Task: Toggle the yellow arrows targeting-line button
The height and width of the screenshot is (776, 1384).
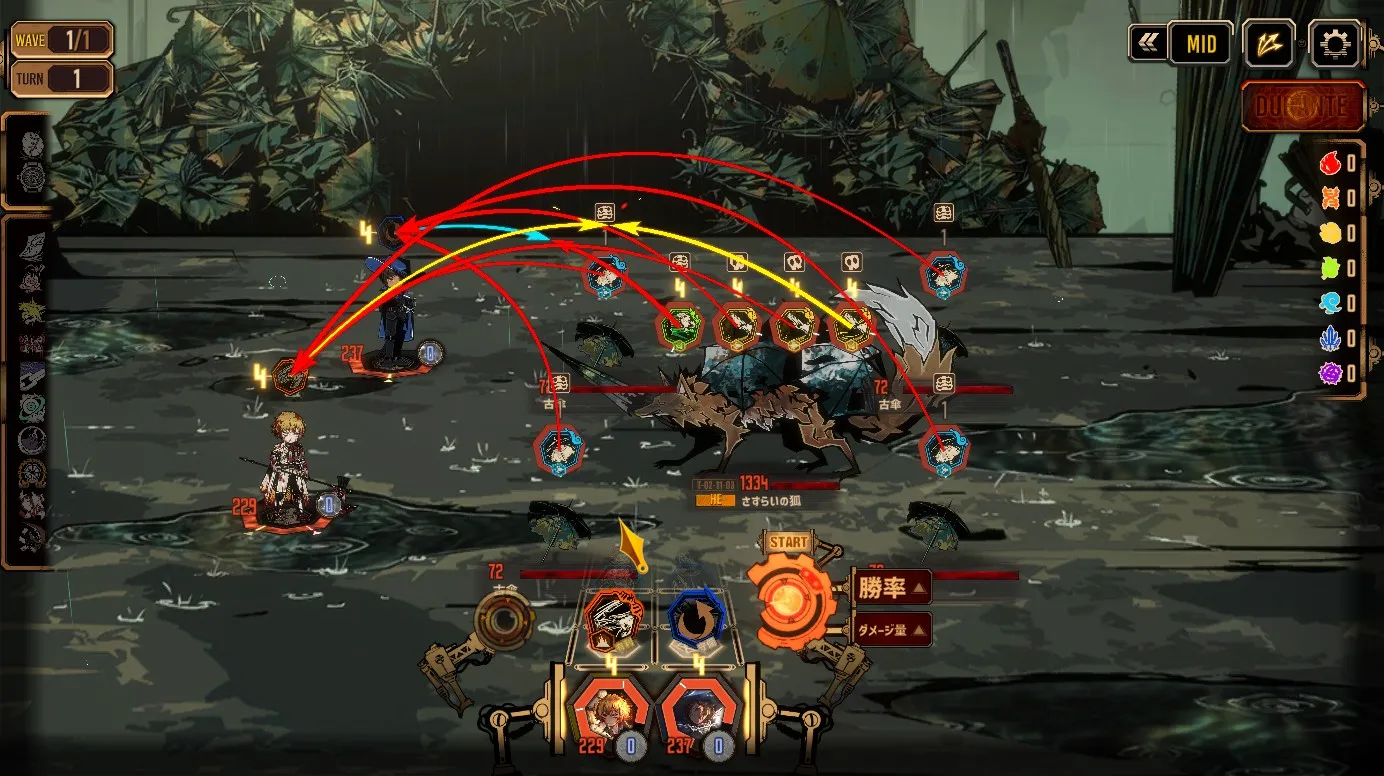Action: coord(1269,44)
